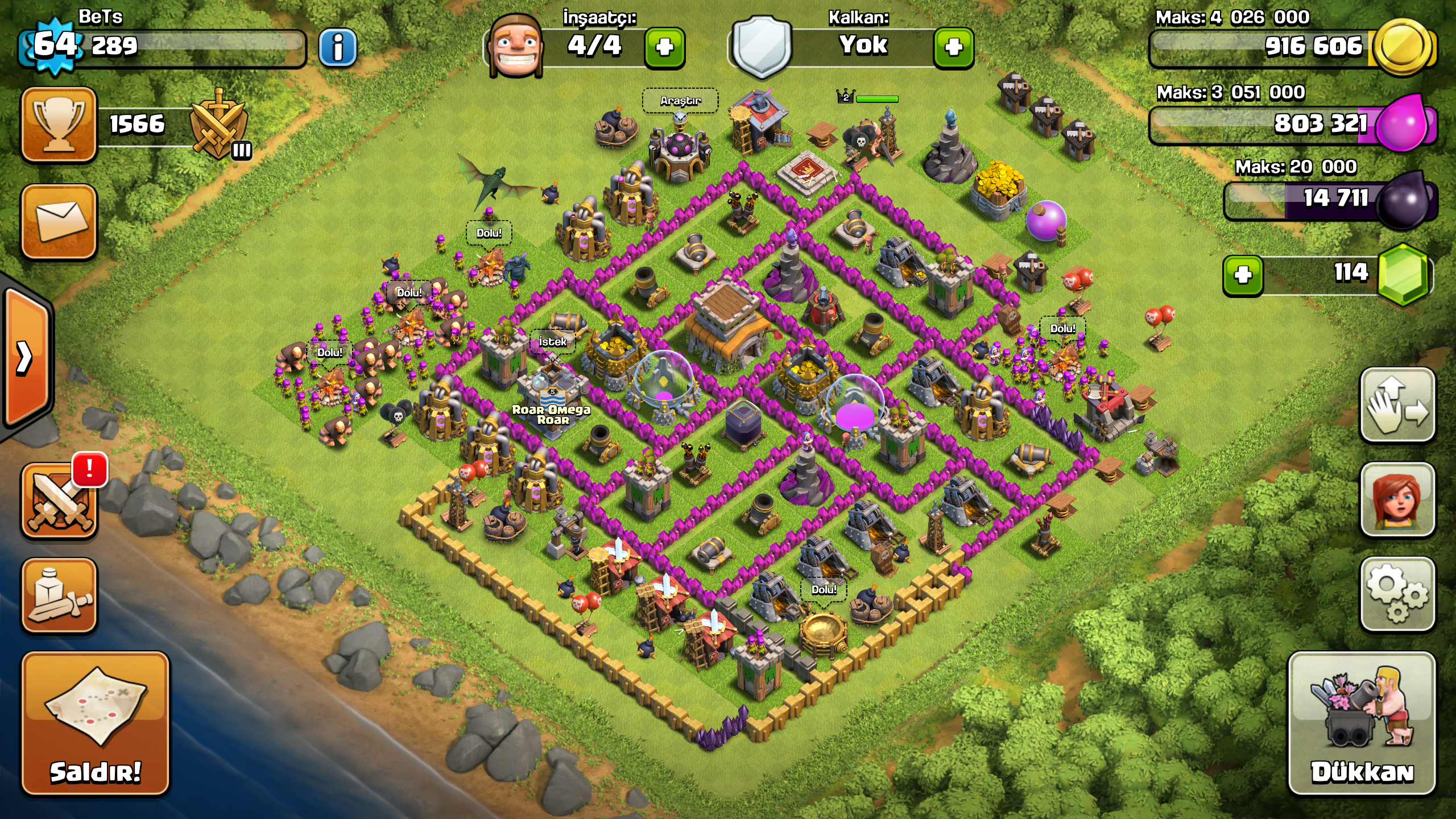Open the layout editor hand icon
1456x819 pixels.
click(1397, 405)
